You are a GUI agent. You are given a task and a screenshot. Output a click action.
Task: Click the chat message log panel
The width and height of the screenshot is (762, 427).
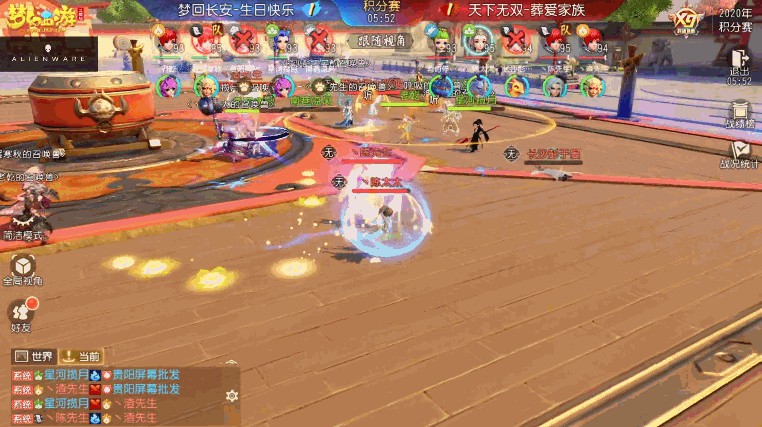click(110, 396)
